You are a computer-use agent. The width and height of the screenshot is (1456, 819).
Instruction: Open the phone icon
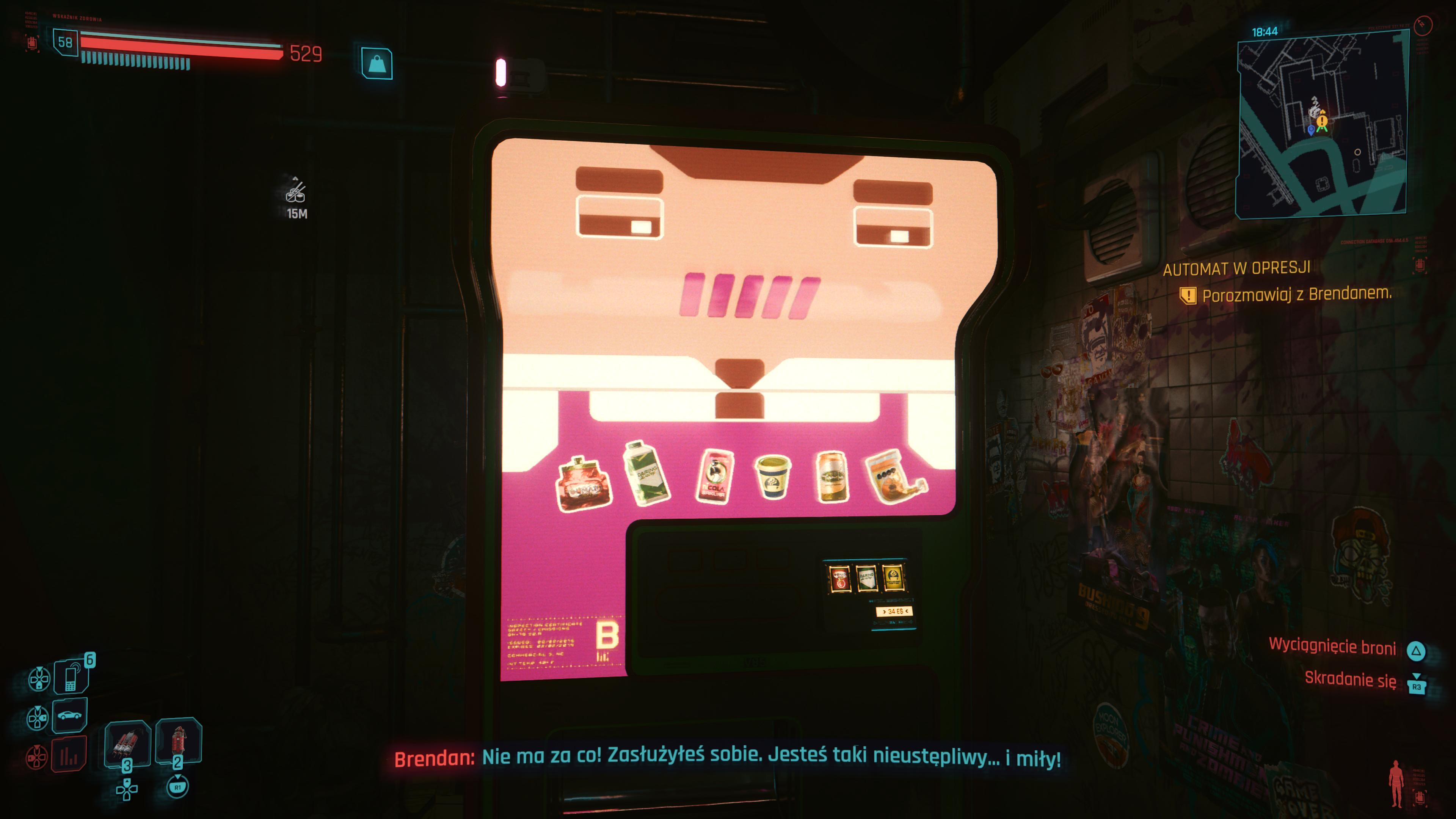[x=71, y=676]
